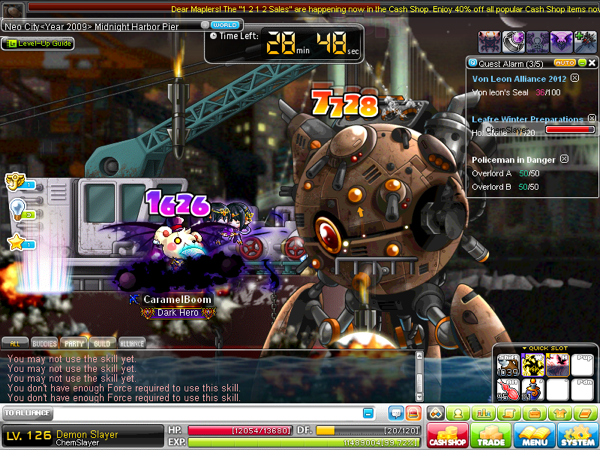Click the chat text input field
This screenshot has width=600, height=450.
click(200, 412)
